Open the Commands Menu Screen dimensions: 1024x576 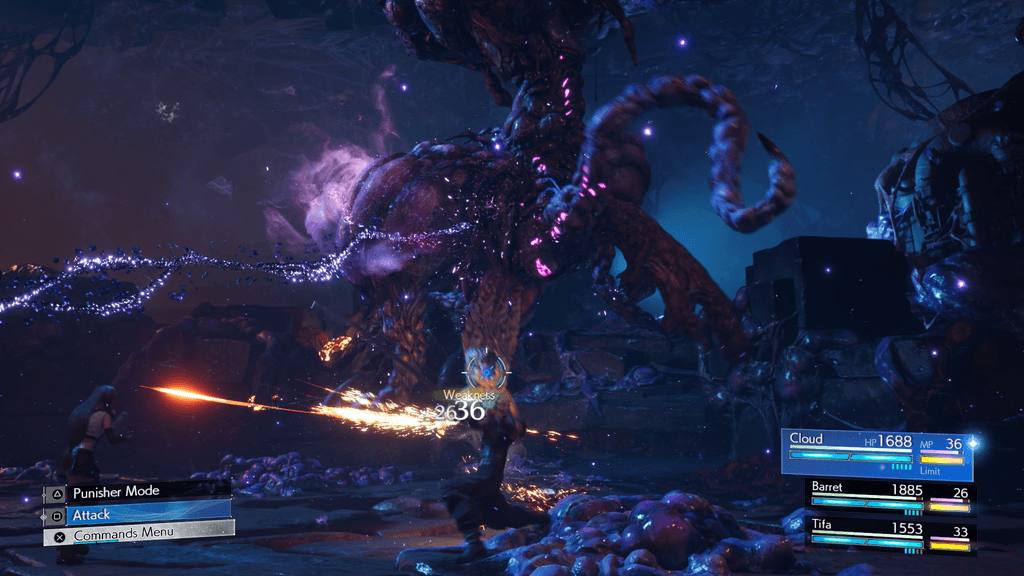pos(138,534)
